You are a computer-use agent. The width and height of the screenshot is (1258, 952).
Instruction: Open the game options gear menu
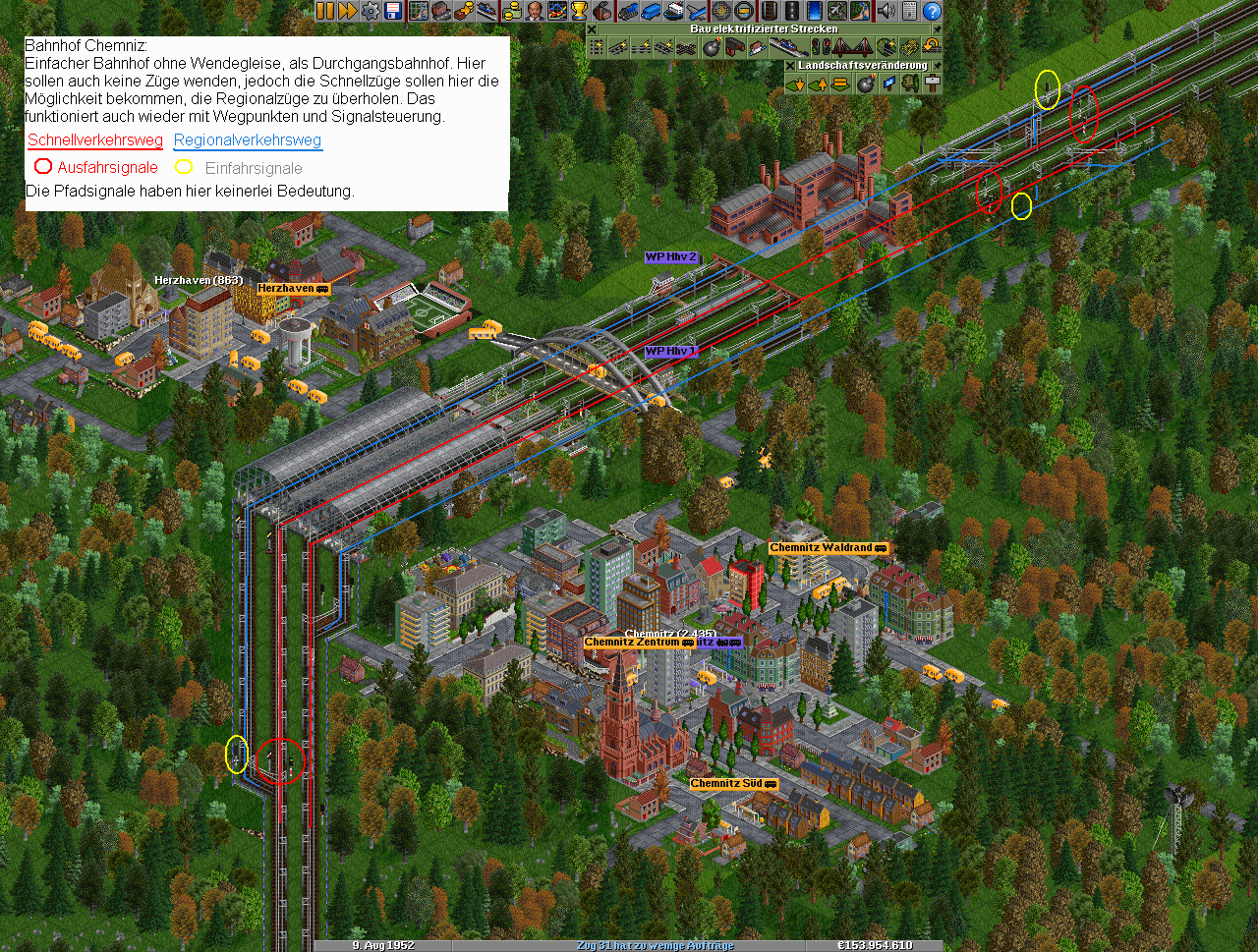tap(371, 11)
